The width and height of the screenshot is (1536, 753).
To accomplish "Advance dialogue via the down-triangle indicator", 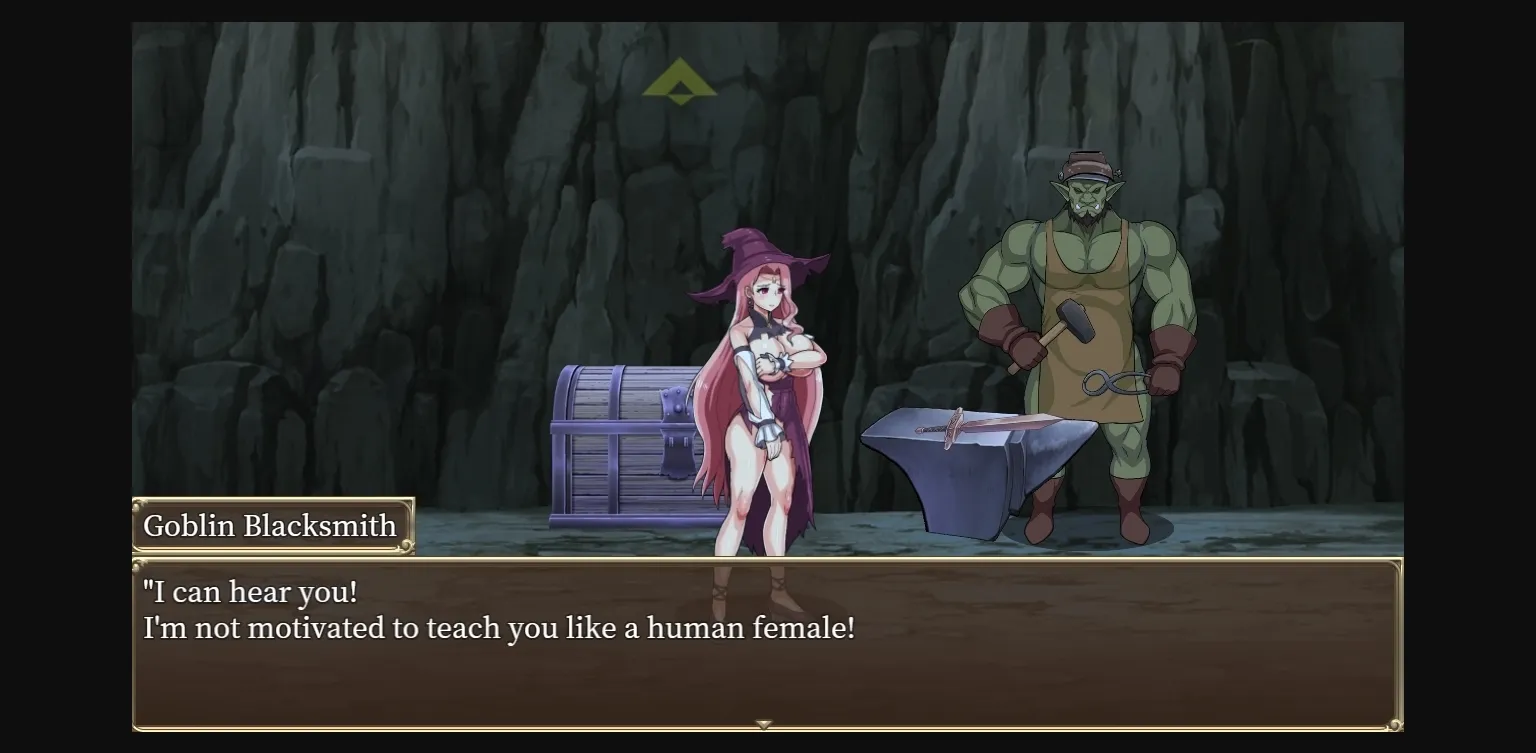I will (763, 723).
